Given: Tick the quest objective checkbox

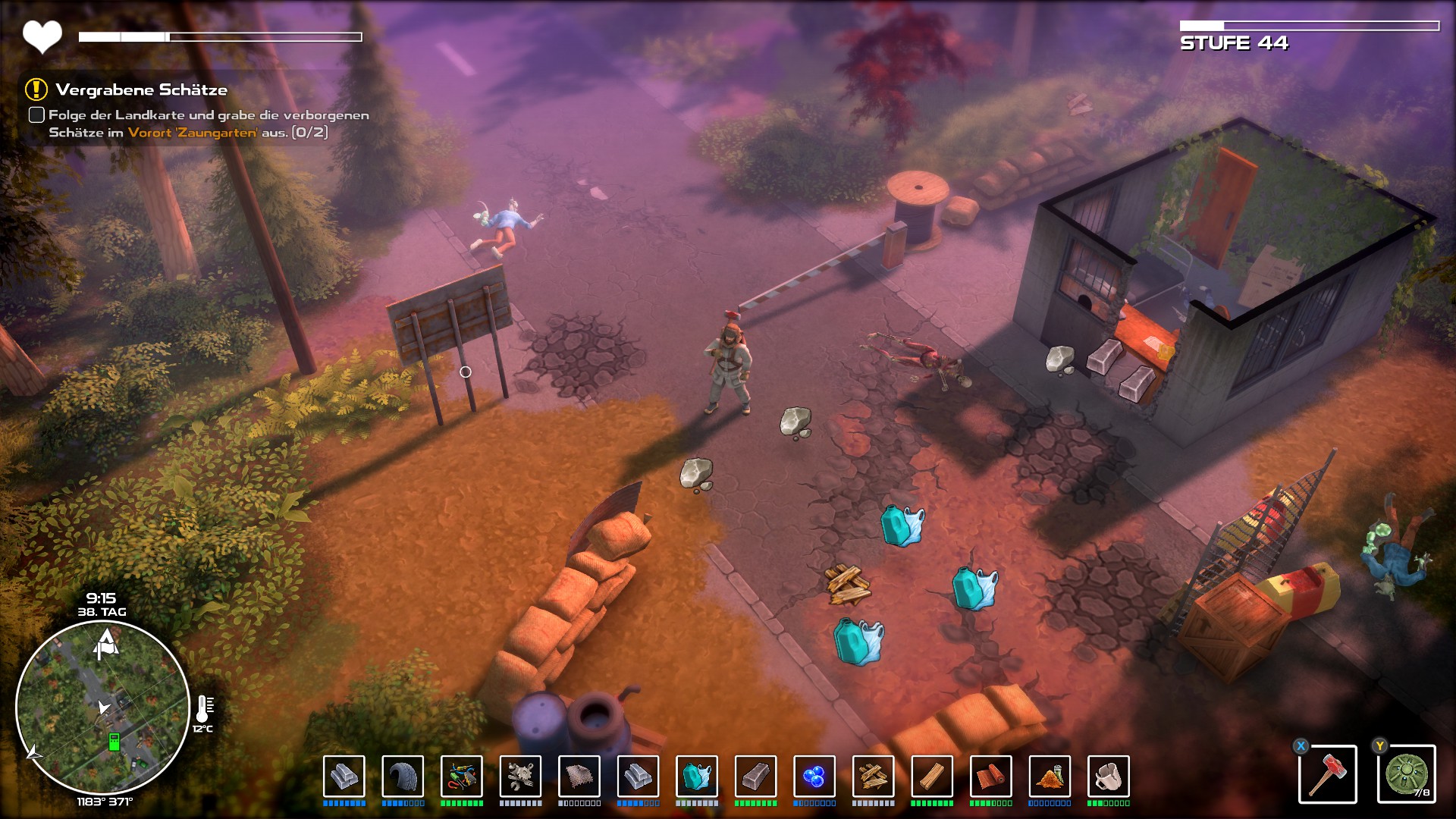Looking at the screenshot, I should [36, 115].
